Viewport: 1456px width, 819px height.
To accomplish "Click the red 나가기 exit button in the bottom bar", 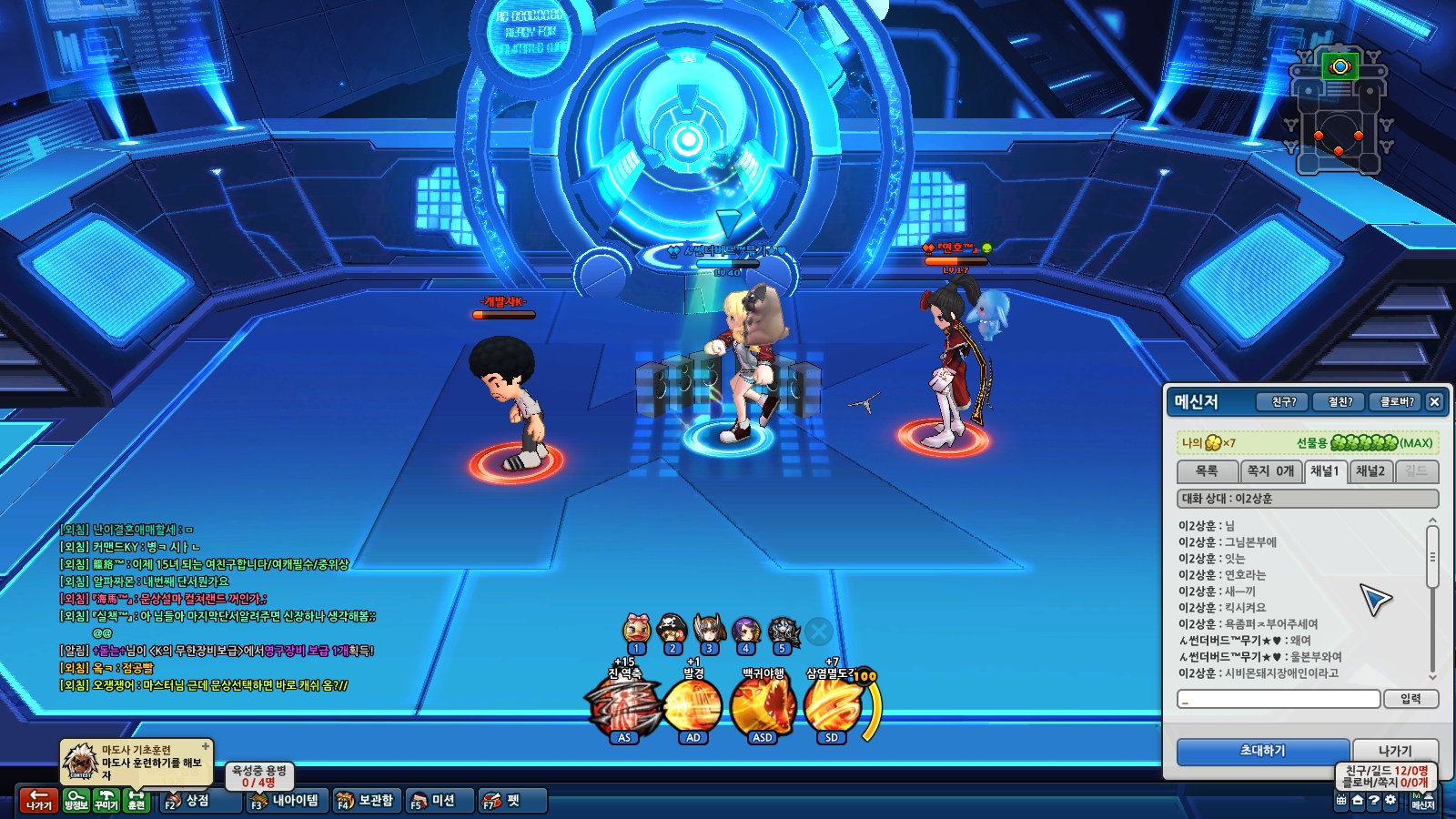I will click(x=38, y=800).
